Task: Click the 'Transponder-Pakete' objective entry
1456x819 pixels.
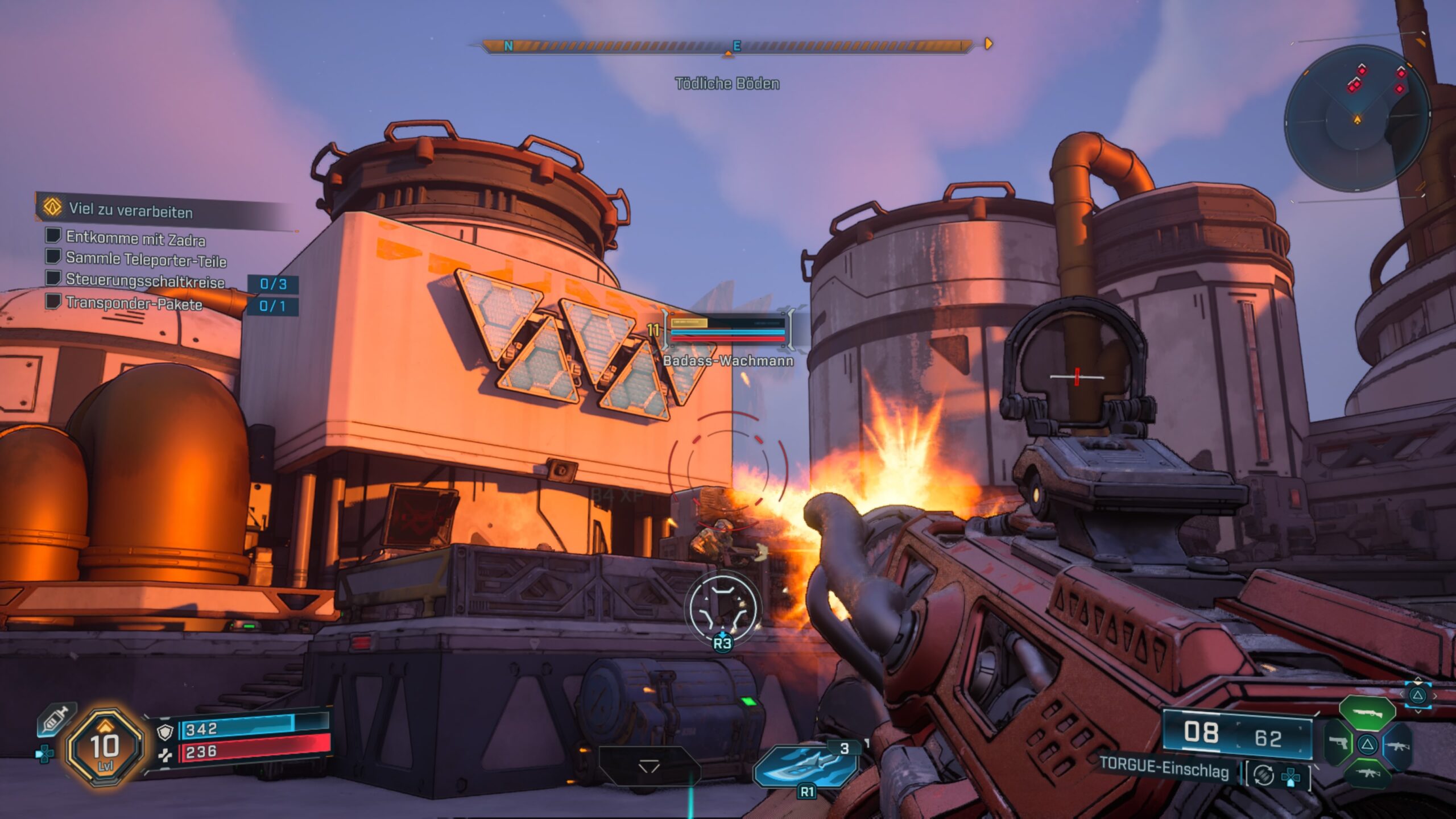Action: [134, 303]
